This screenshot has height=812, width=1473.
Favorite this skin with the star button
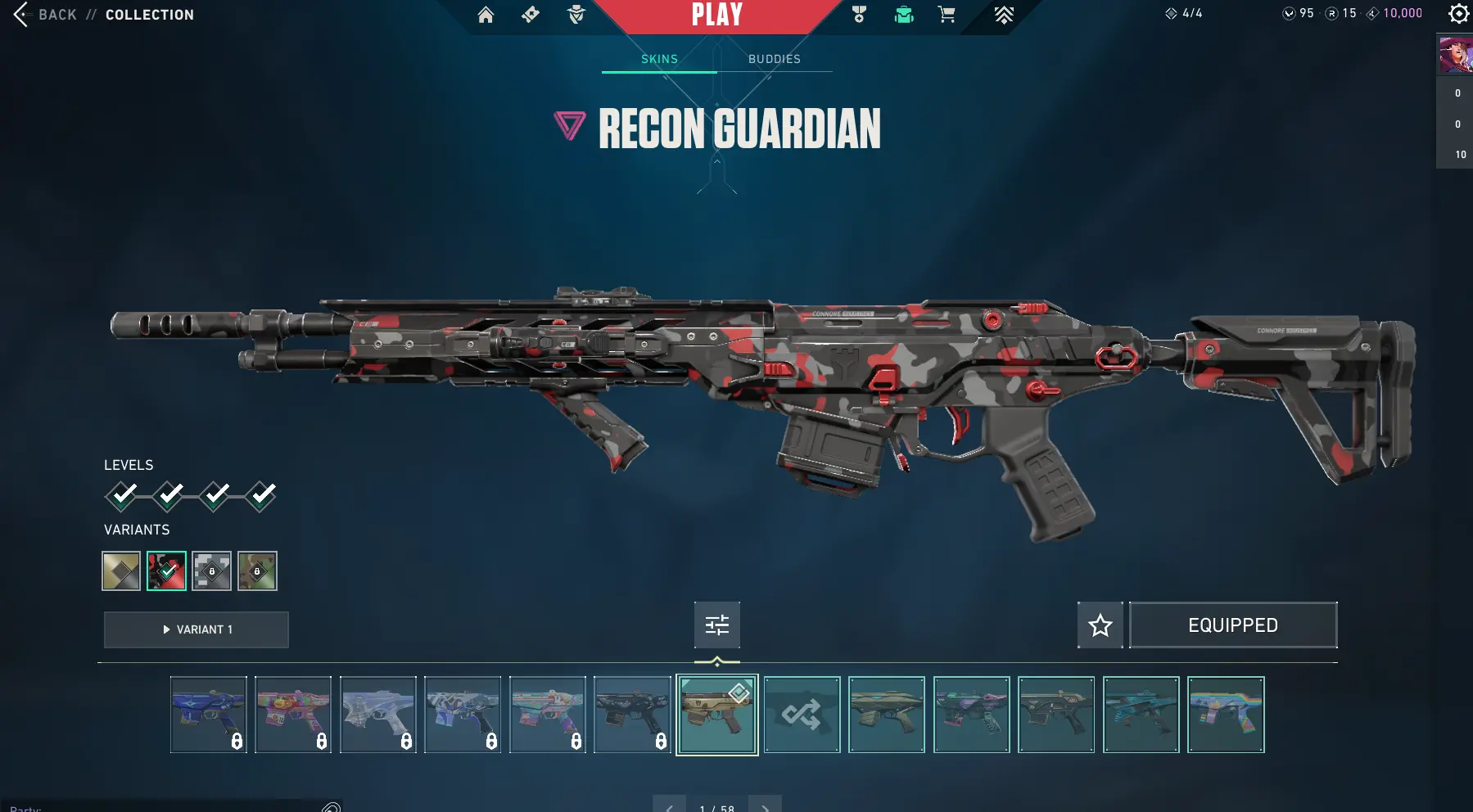pos(1100,625)
